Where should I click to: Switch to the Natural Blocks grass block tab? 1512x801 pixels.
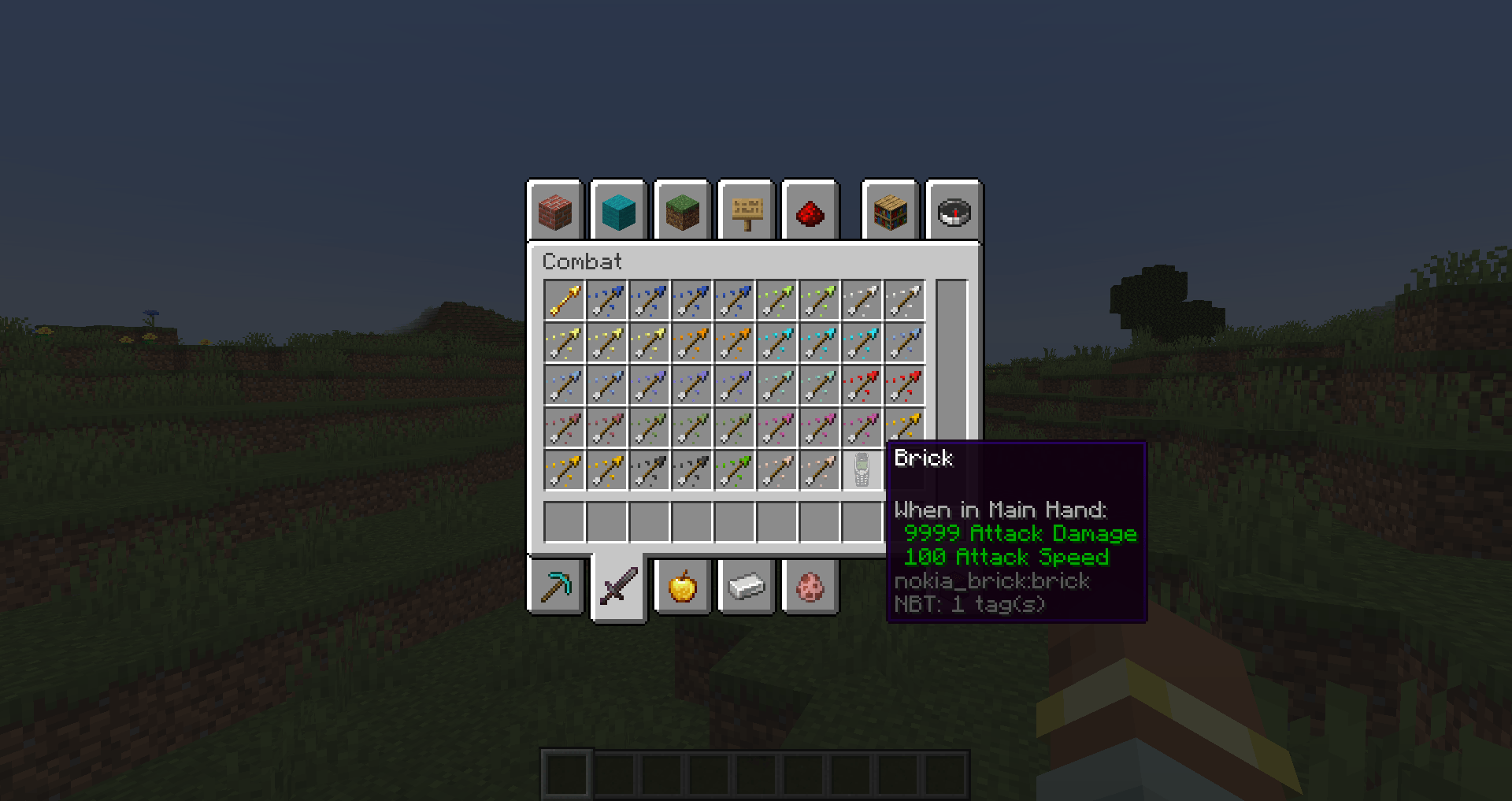(682, 210)
